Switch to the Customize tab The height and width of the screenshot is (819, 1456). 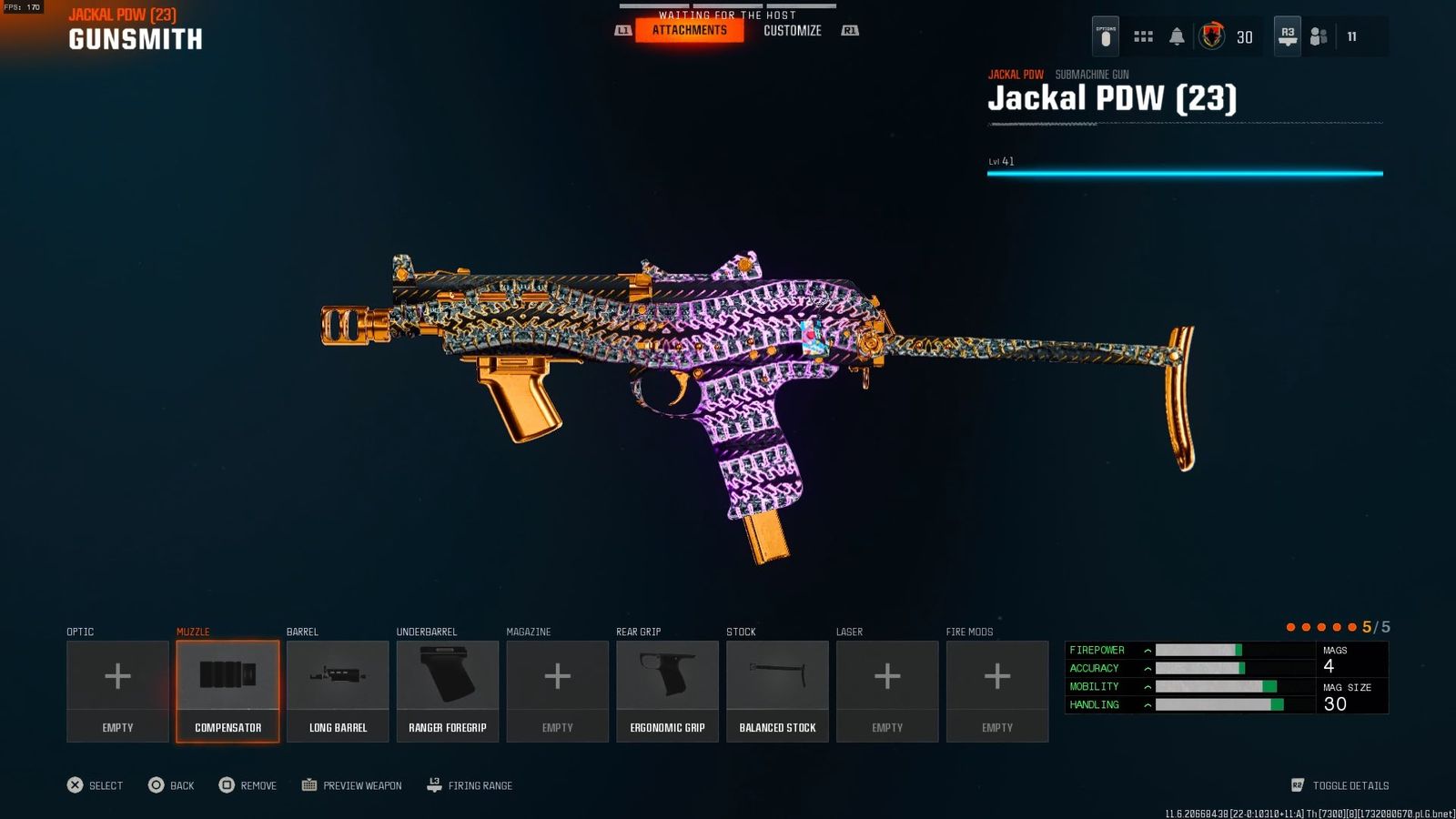[x=792, y=31]
